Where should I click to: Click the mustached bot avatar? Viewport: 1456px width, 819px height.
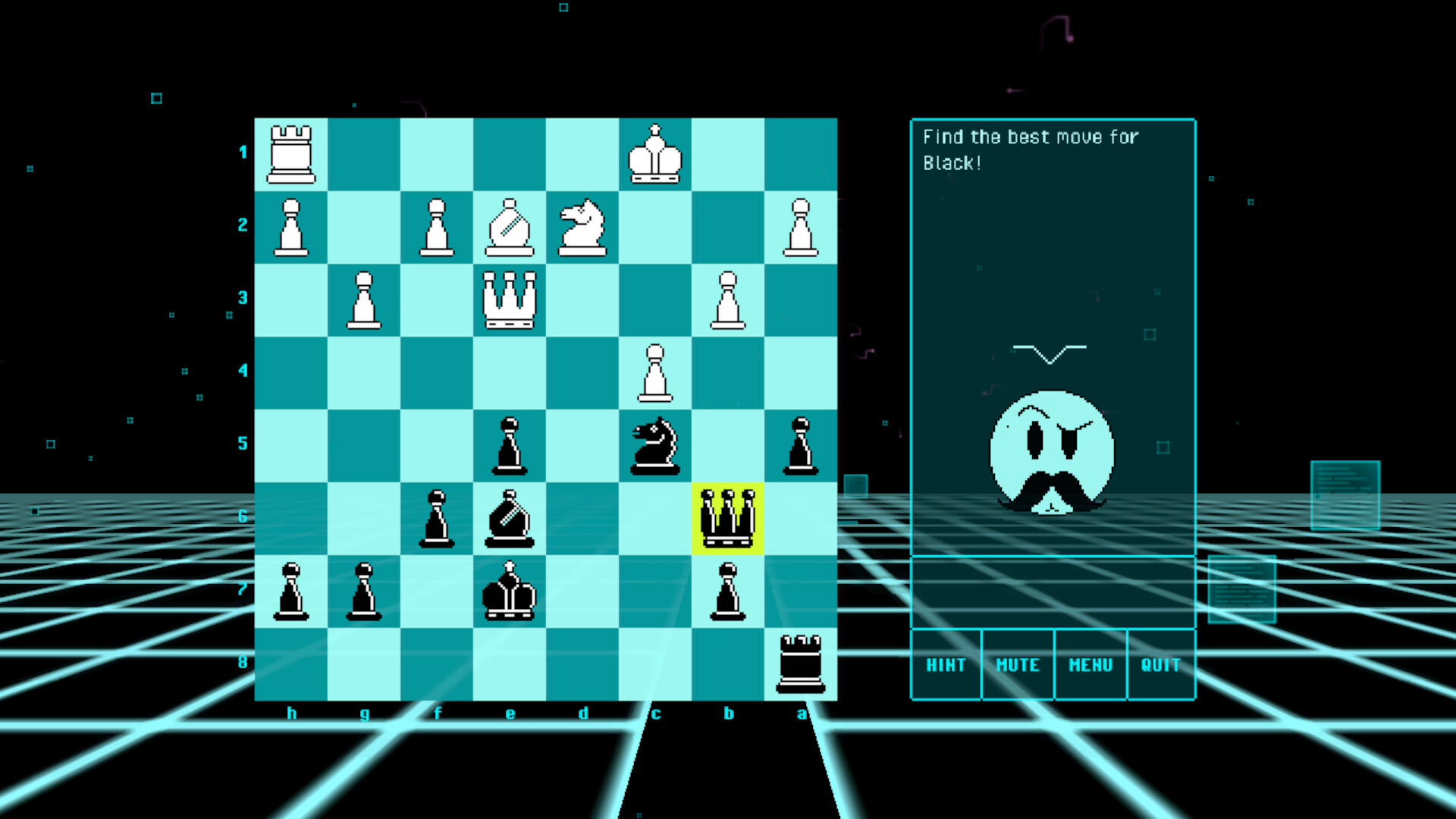1051,451
